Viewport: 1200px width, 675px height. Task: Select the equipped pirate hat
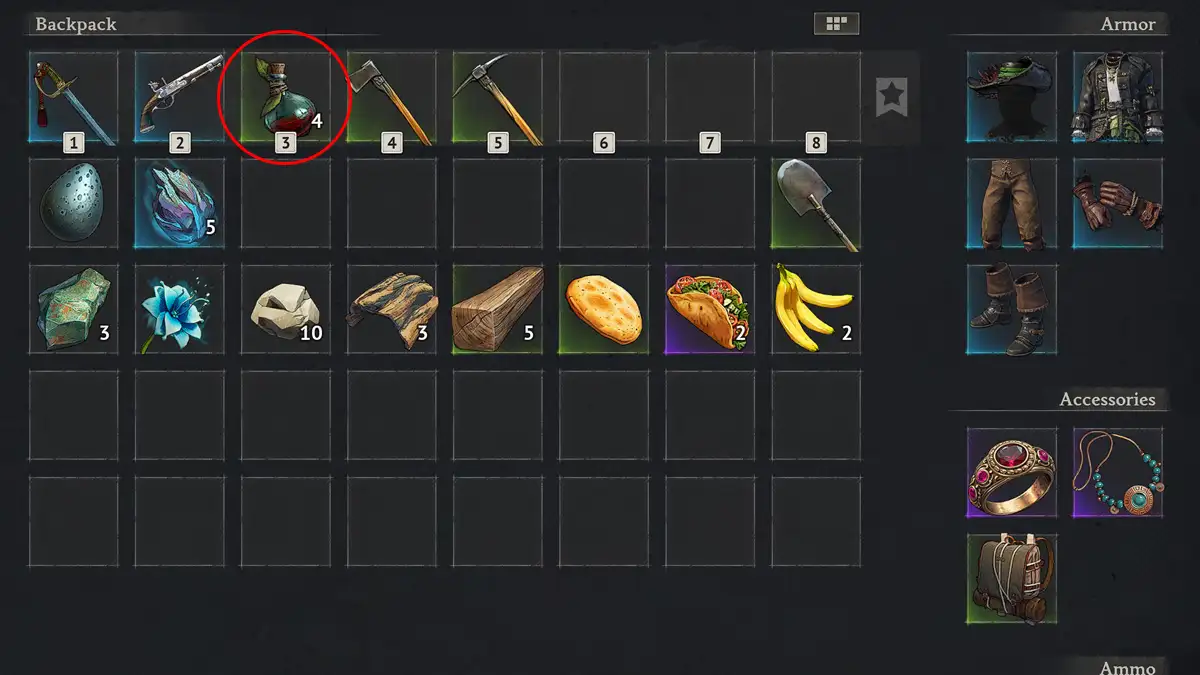pyautogui.click(x=1011, y=97)
